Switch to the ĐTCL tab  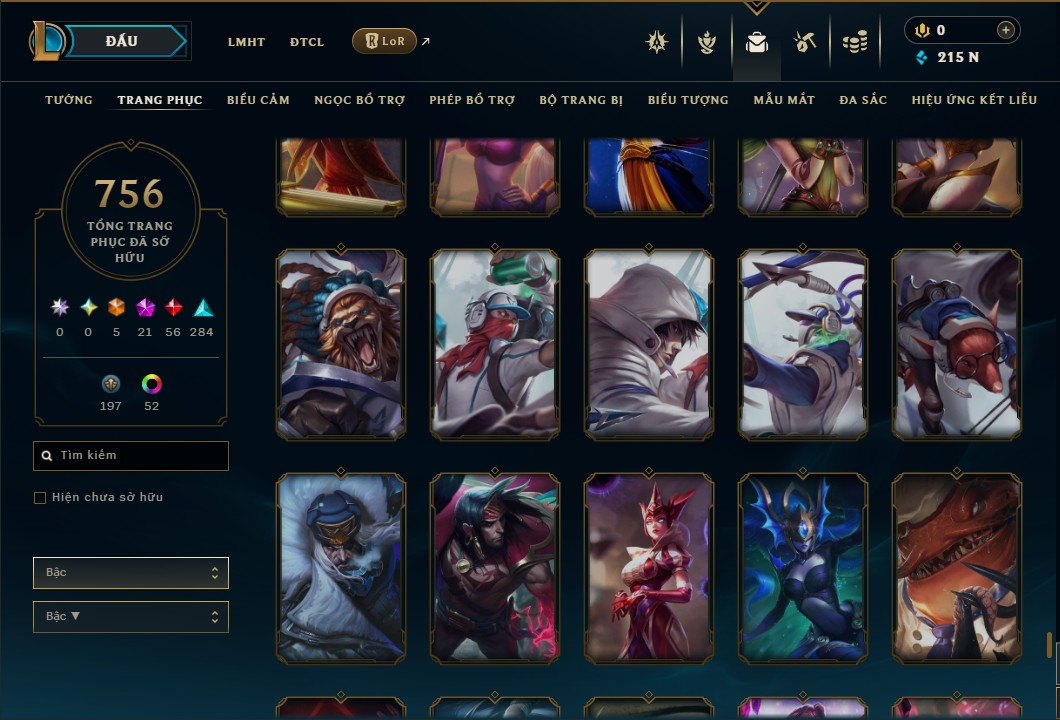point(307,42)
